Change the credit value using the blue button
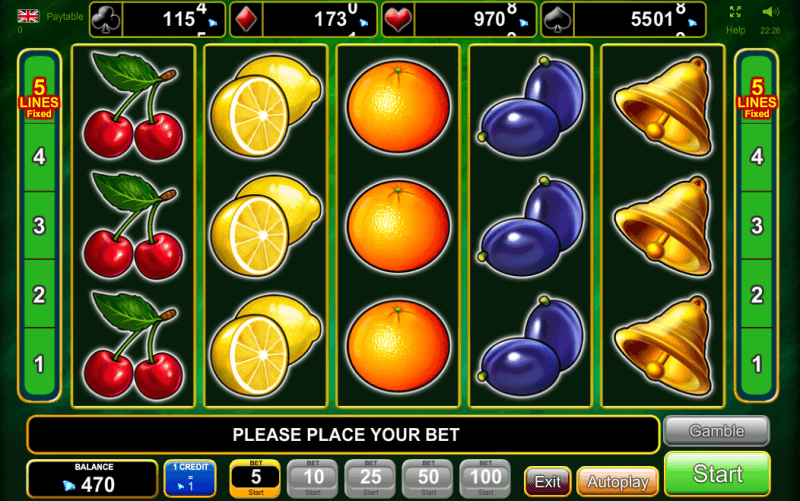800x501 pixels. point(189,479)
